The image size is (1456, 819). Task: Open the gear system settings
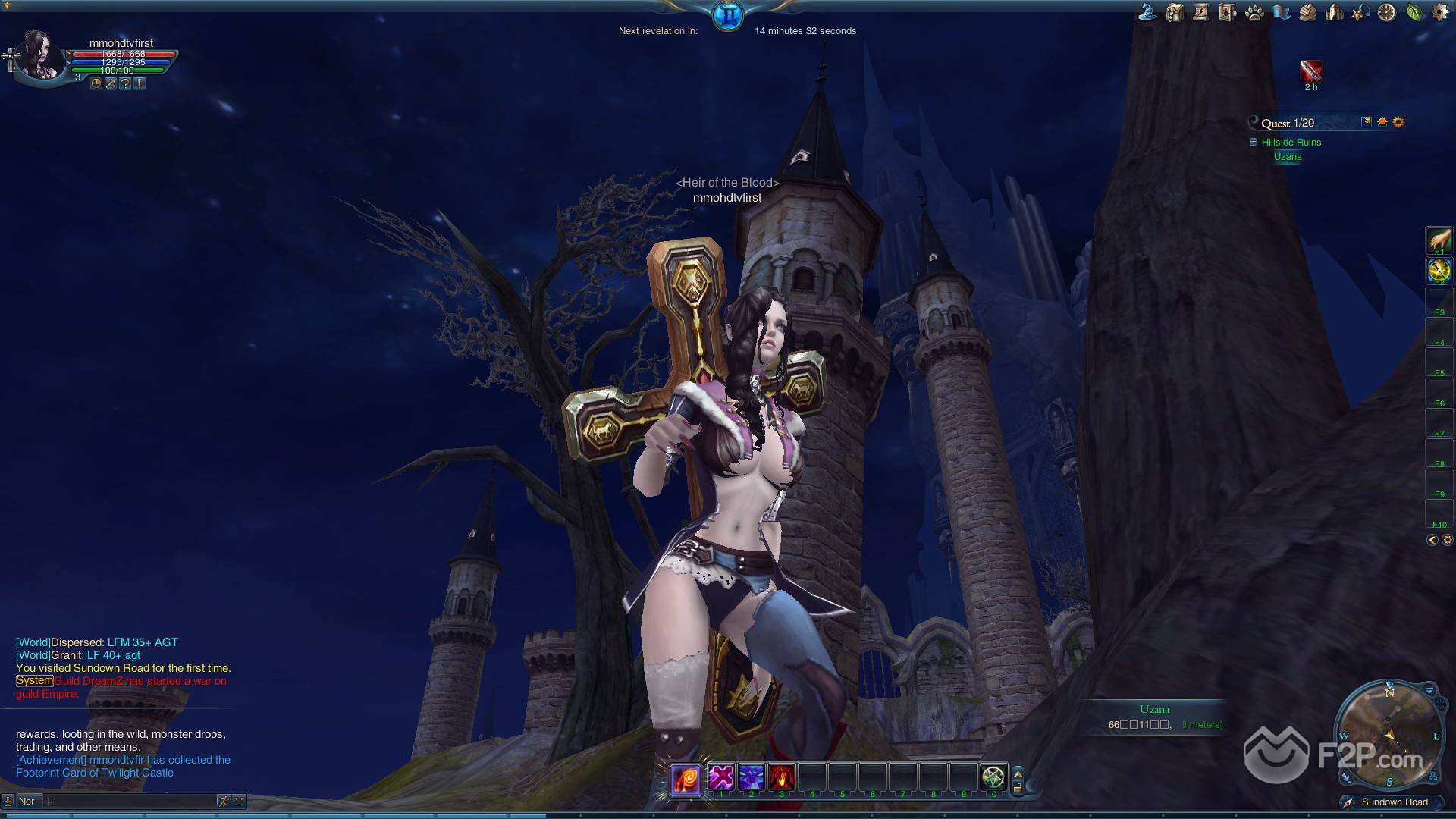(1440, 12)
